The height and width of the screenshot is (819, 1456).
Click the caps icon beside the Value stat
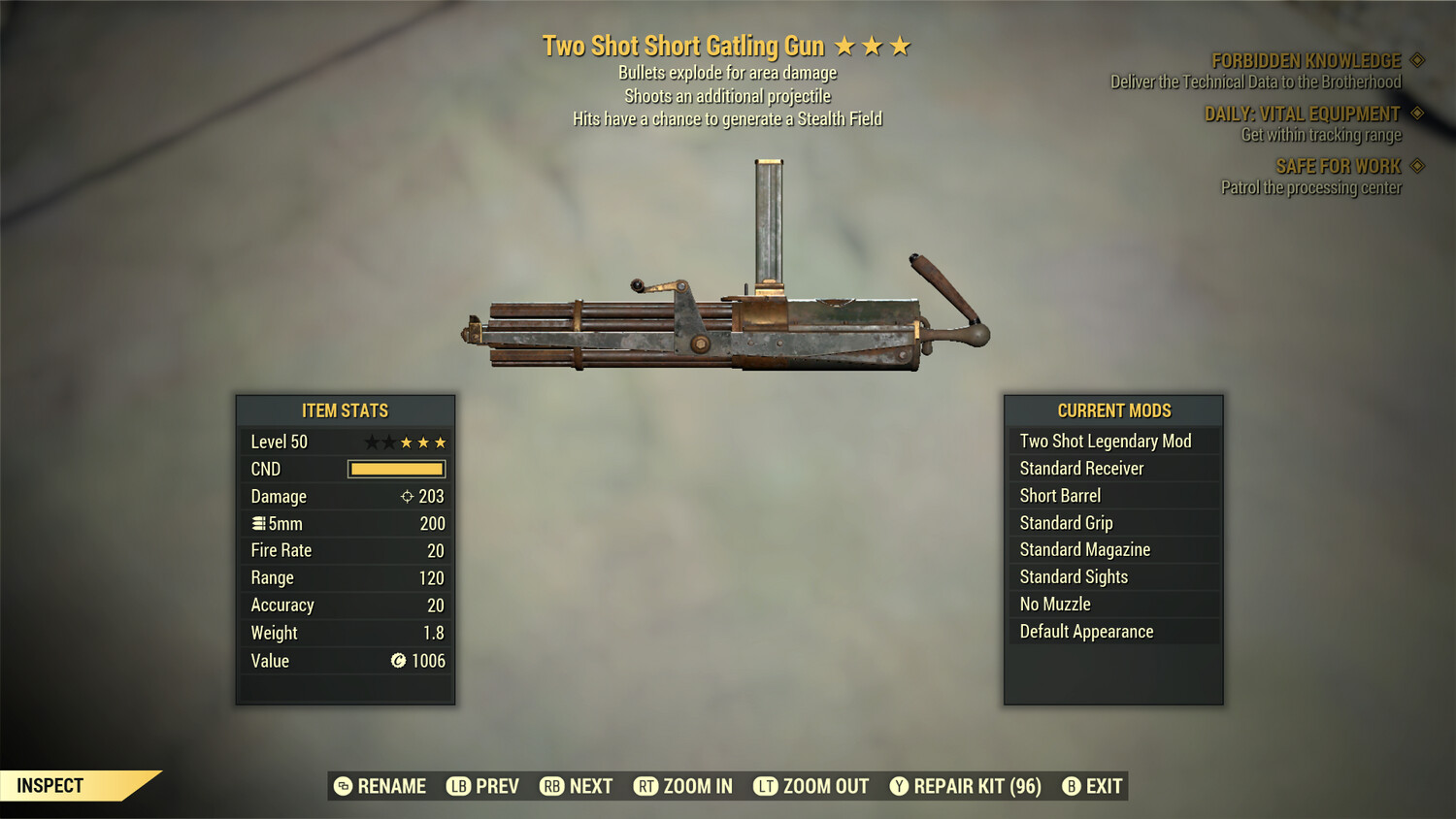click(398, 661)
